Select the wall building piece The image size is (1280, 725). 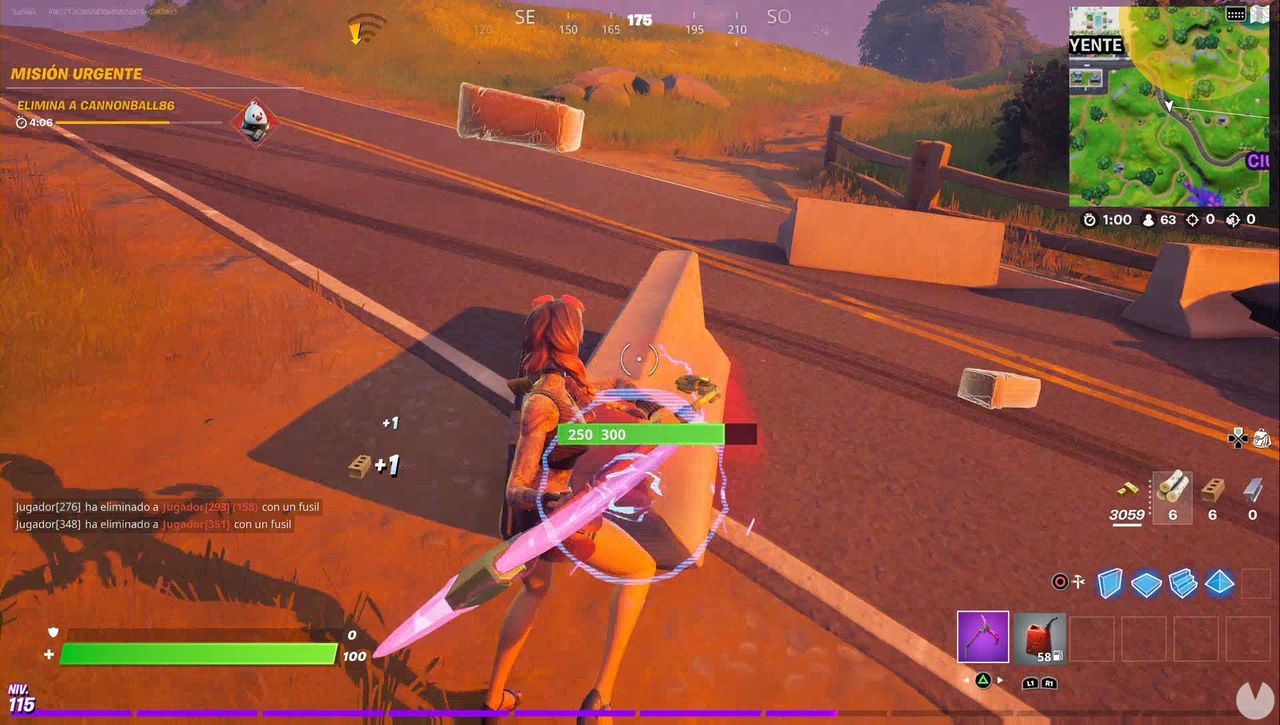tap(1111, 583)
